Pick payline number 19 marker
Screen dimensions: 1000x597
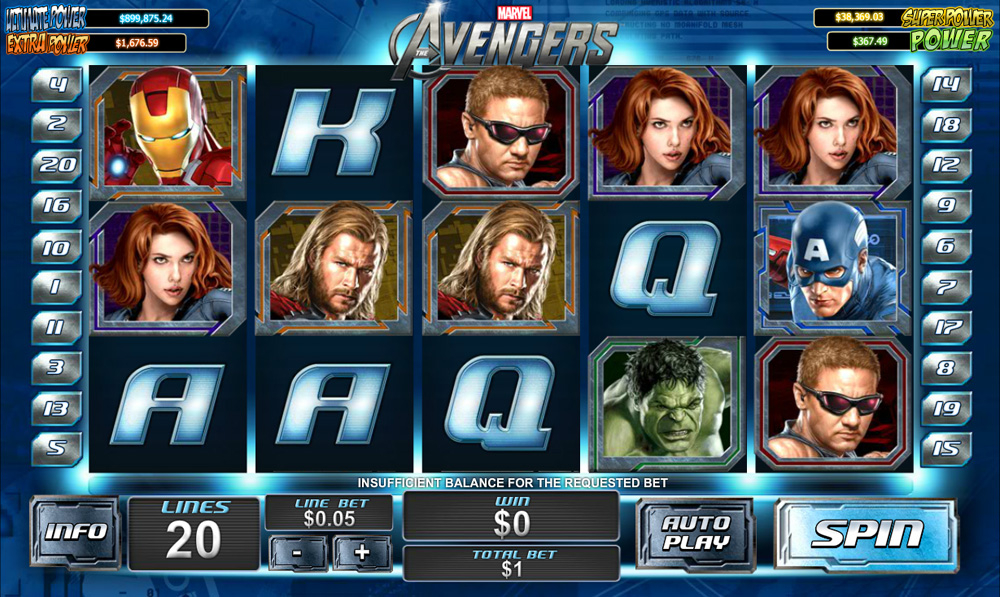pyautogui.click(x=944, y=409)
